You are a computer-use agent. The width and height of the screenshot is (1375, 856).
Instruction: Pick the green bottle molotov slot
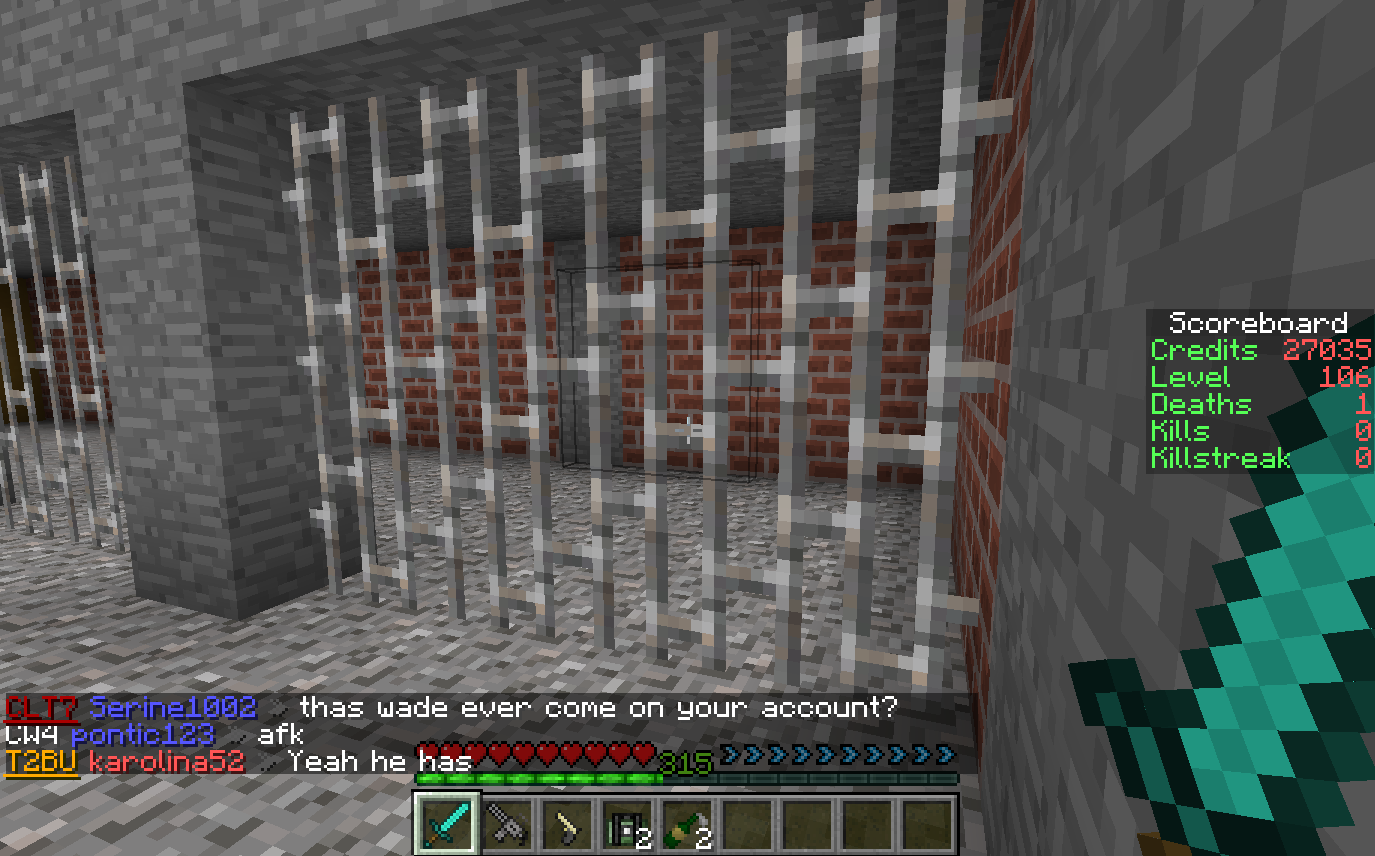coord(687,825)
